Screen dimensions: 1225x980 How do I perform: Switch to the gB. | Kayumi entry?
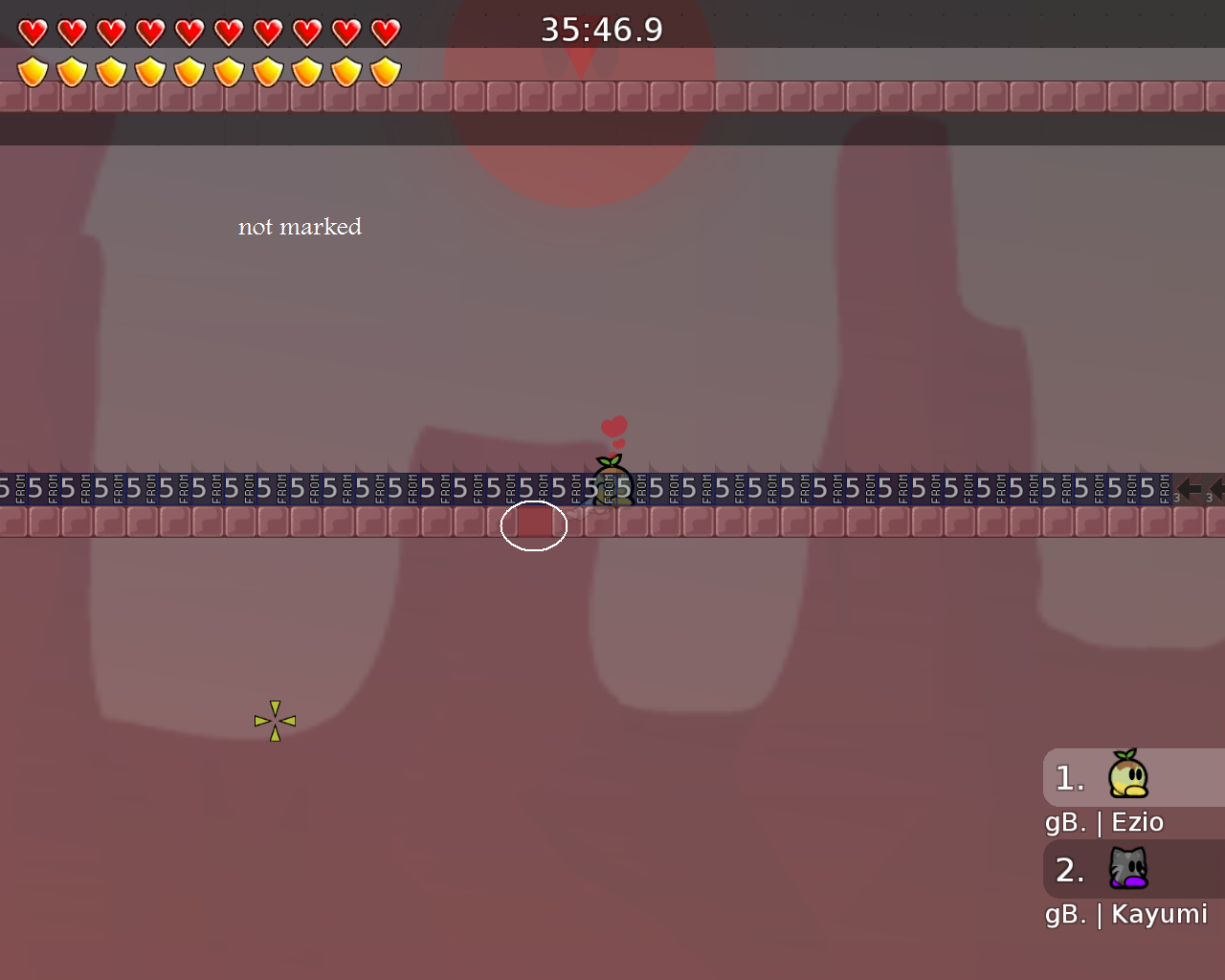(1125, 914)
